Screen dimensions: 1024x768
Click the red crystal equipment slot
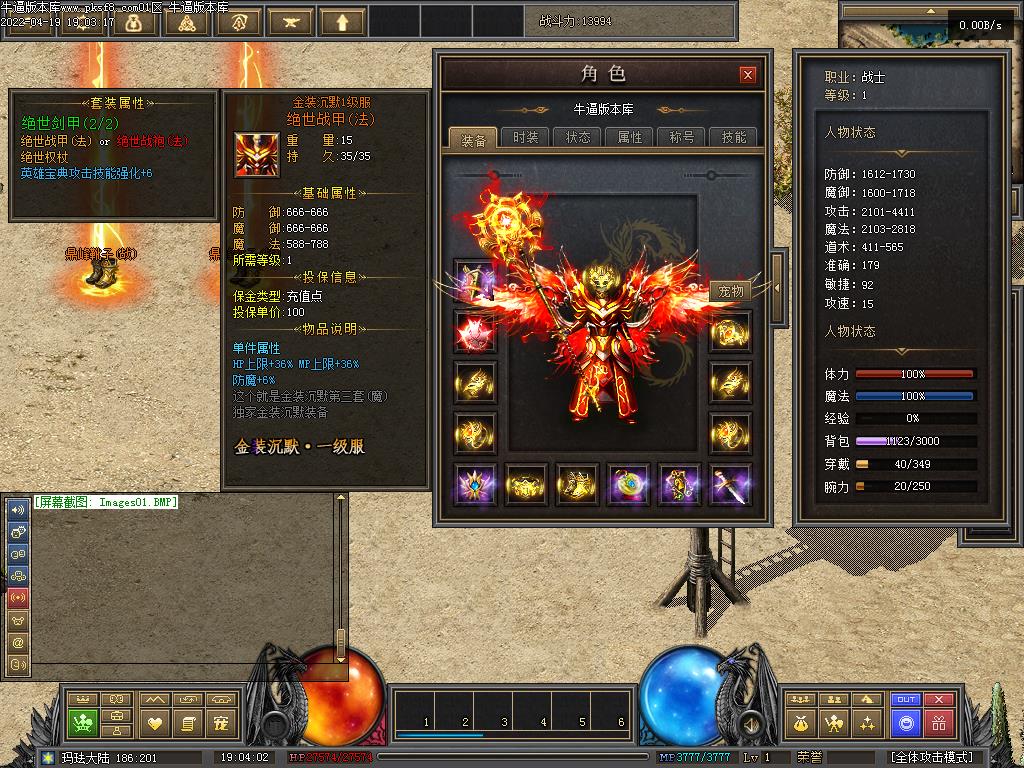click(473, 333)
